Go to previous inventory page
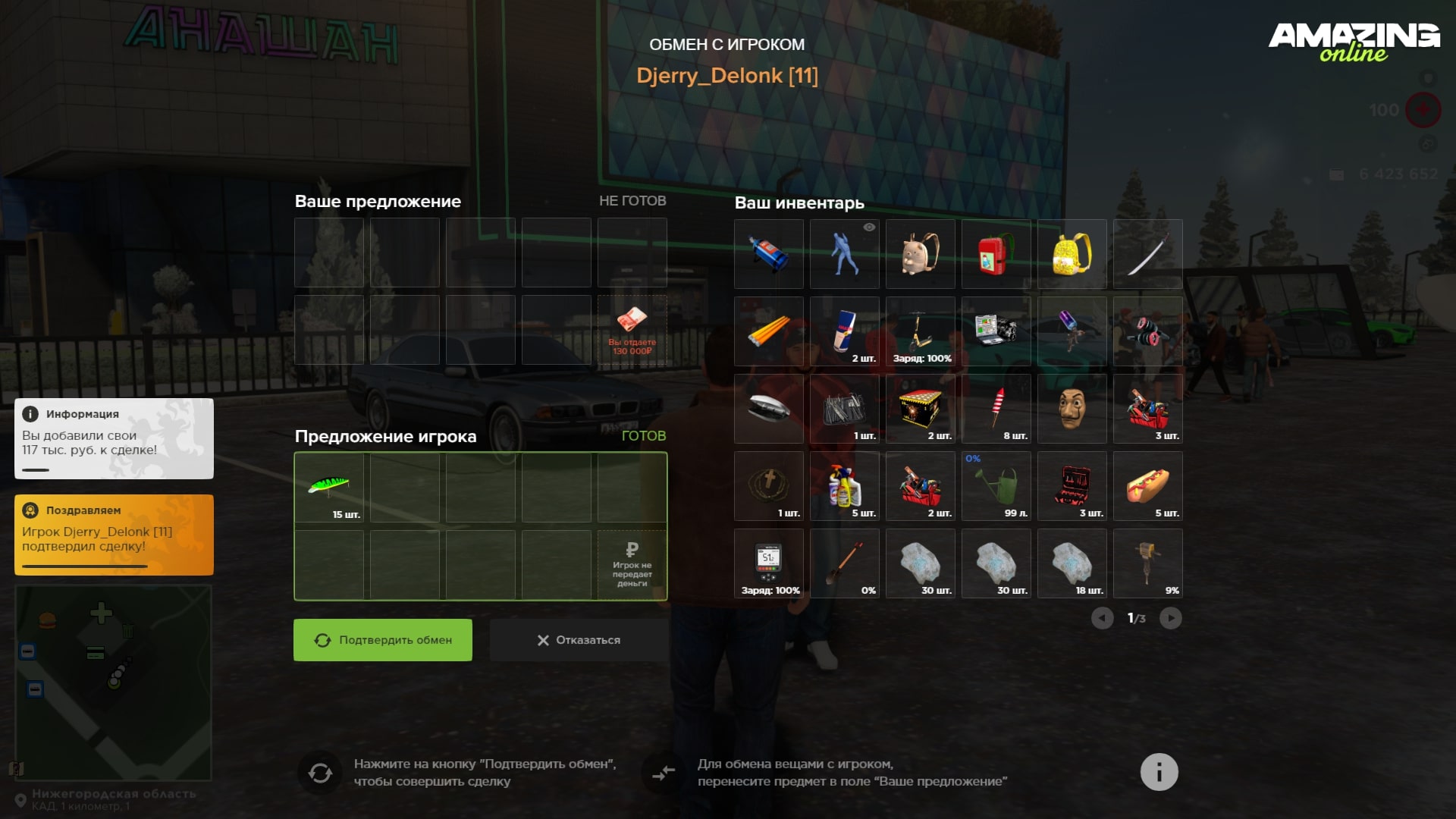This screenshot has height=819, width=1456. click(1102, 618)
